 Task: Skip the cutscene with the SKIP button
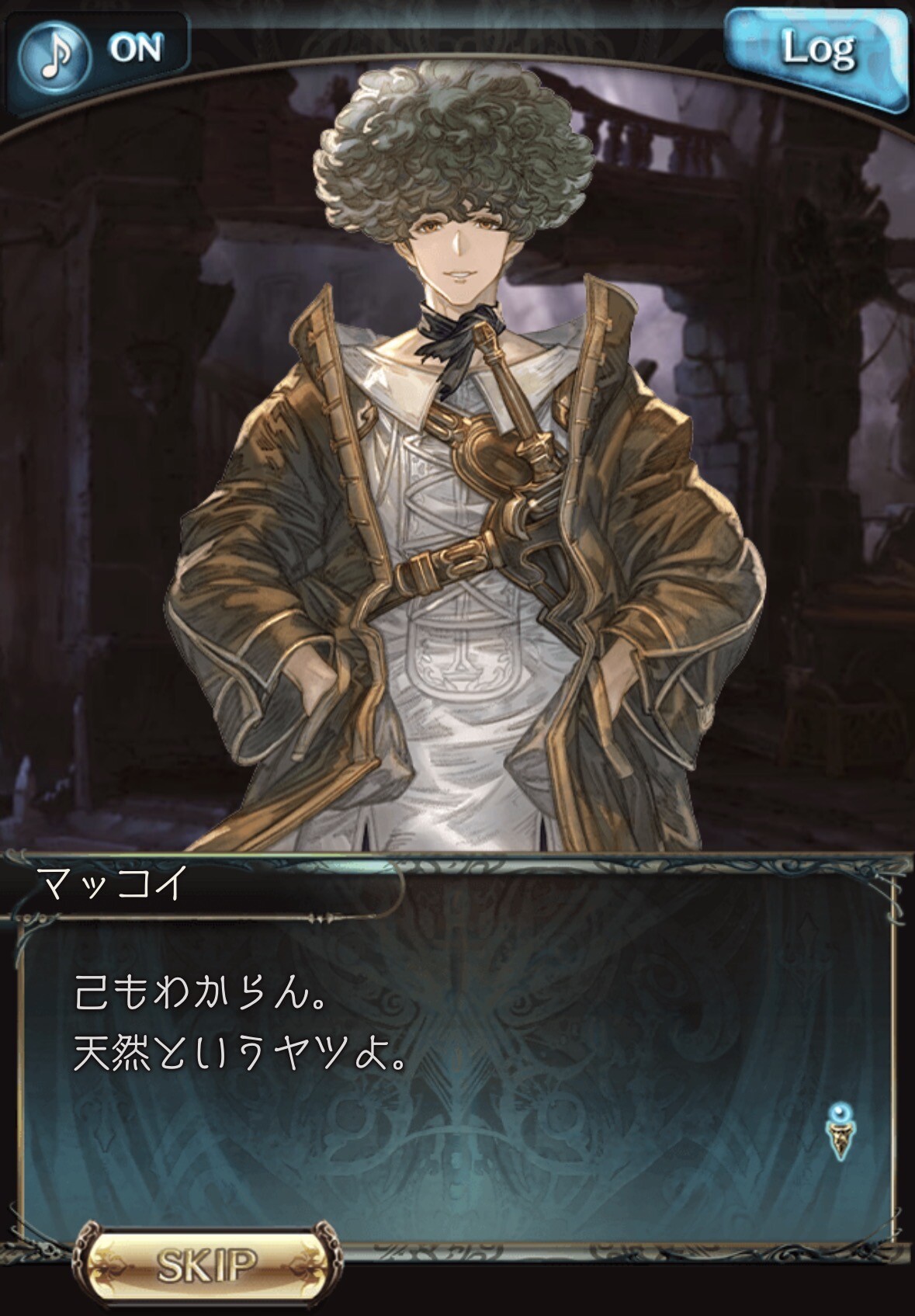(x=207, y=1264)
